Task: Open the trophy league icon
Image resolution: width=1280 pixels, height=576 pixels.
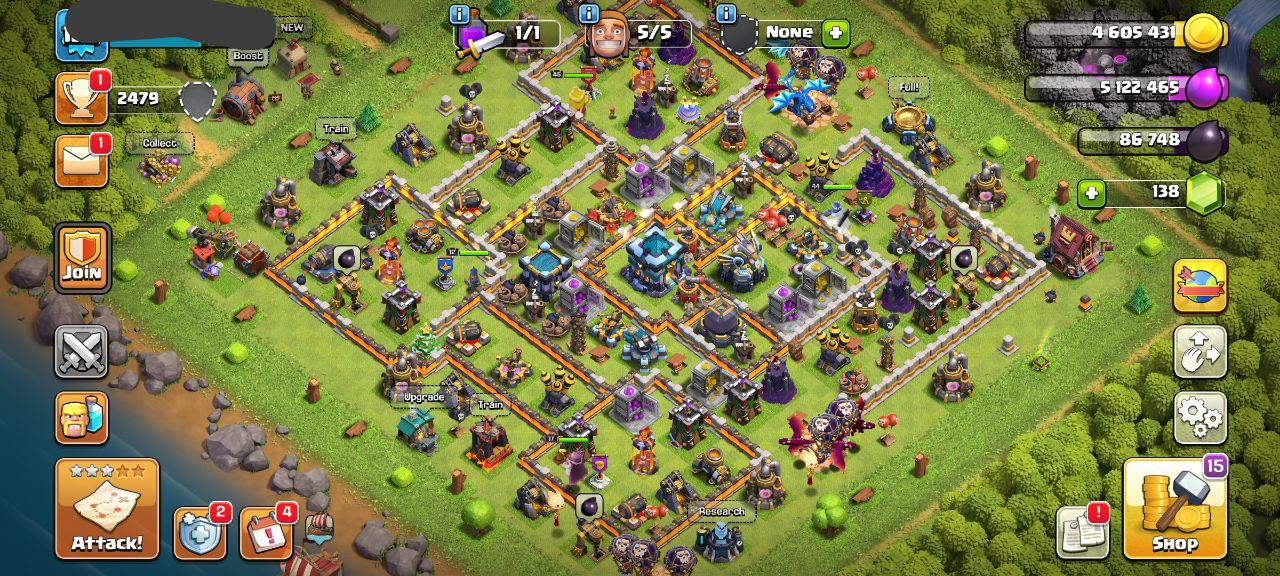Action: [81, 98]
